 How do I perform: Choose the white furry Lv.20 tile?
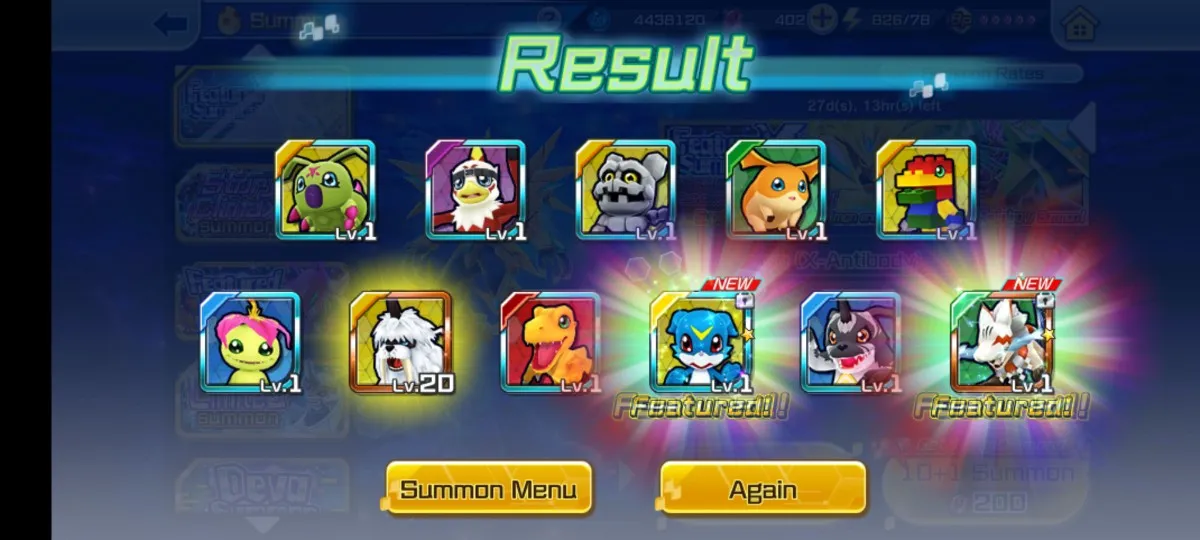point(400,342)
